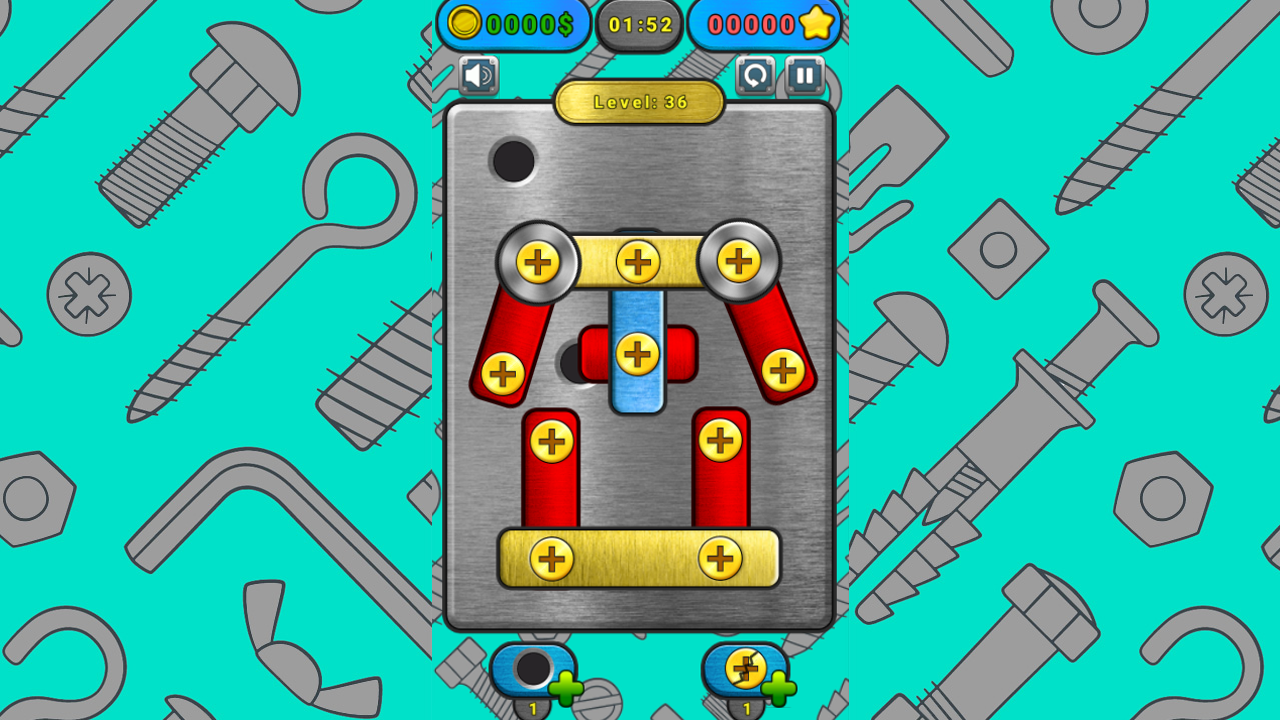Unscrew the middle screw on the top gold bar

[x=638, y=263]
